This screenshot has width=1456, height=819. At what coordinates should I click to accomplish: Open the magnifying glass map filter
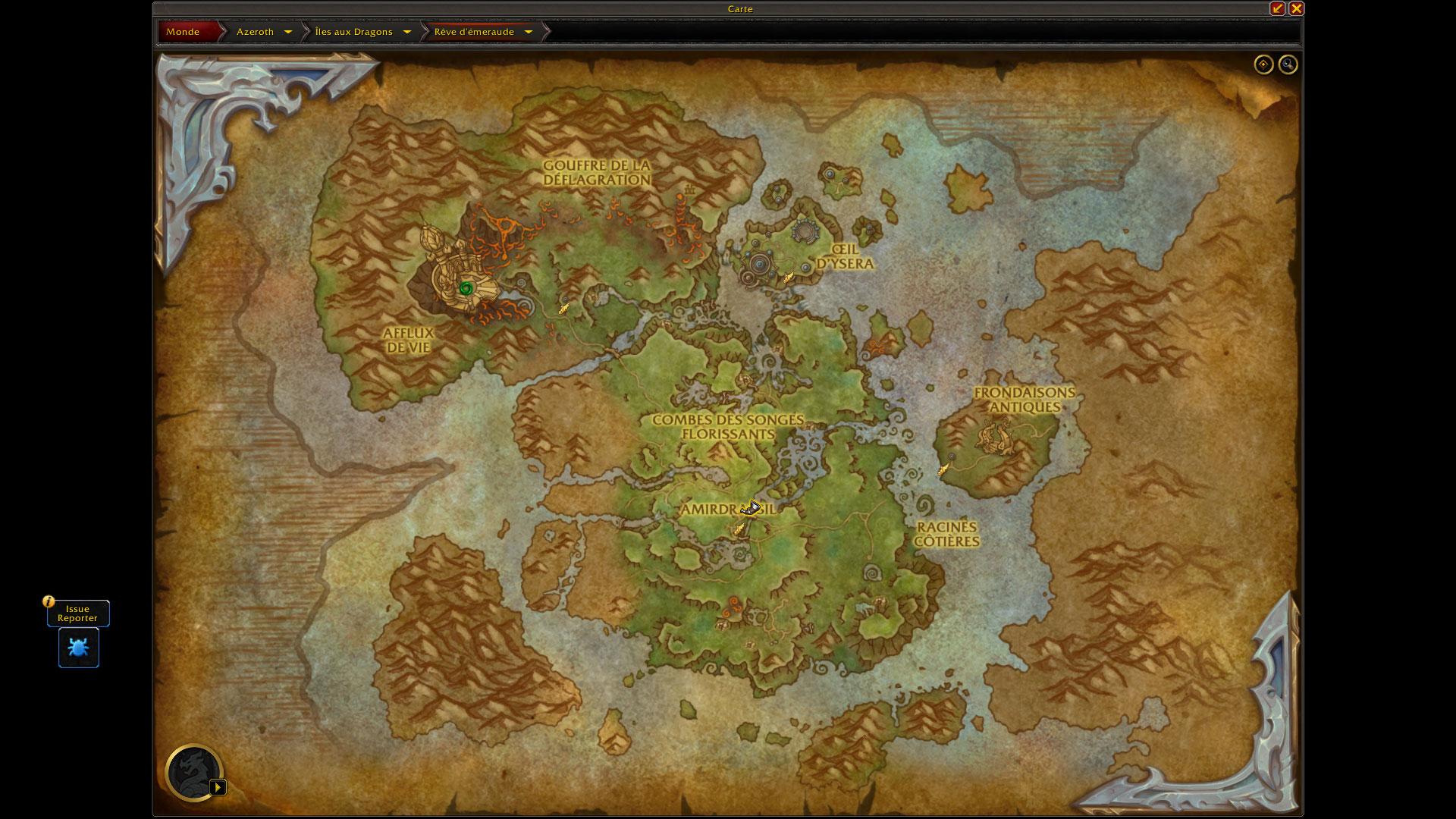click(x=1288, y=64)
